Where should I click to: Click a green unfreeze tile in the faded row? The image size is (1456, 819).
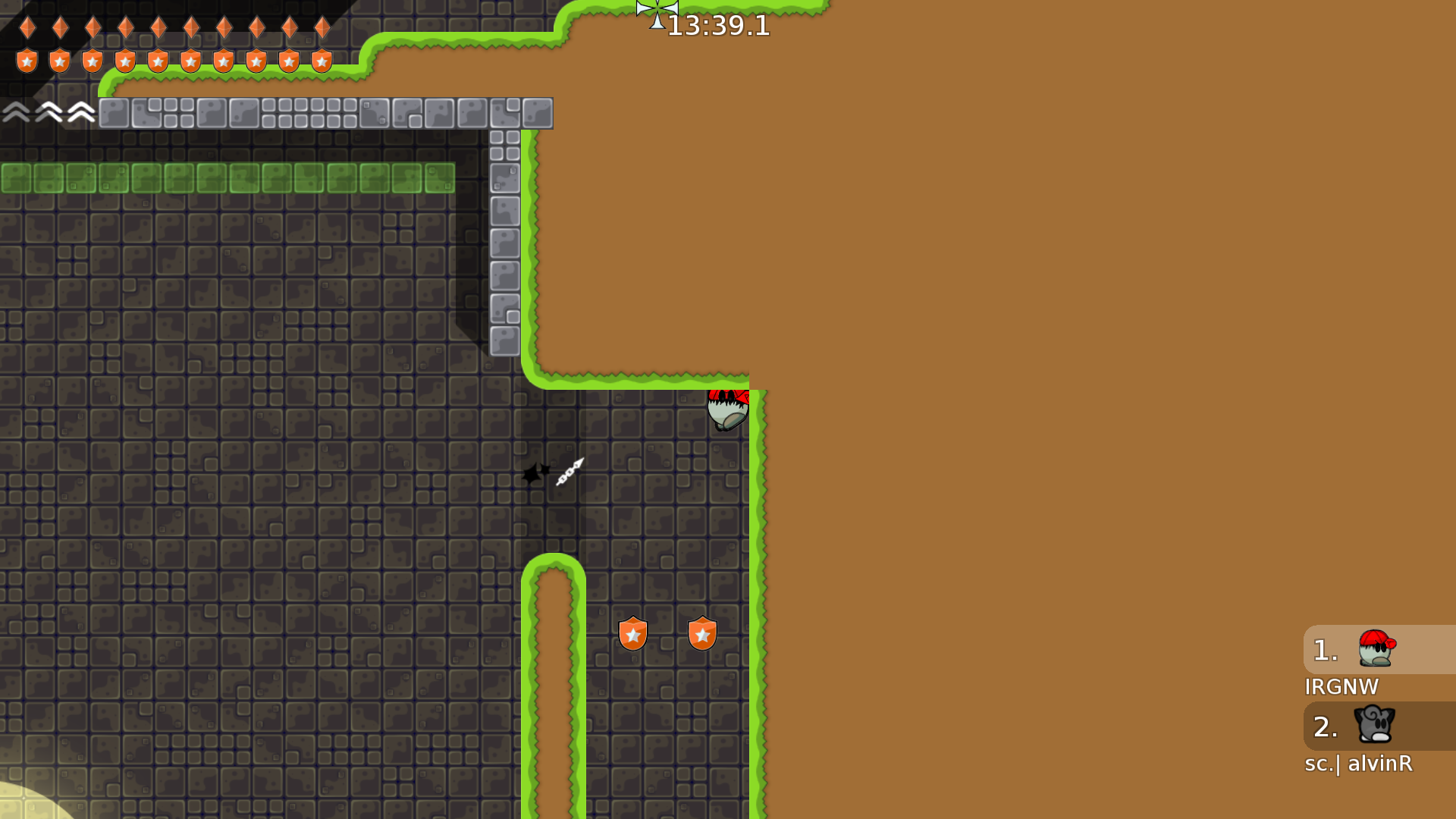point(227,177)
